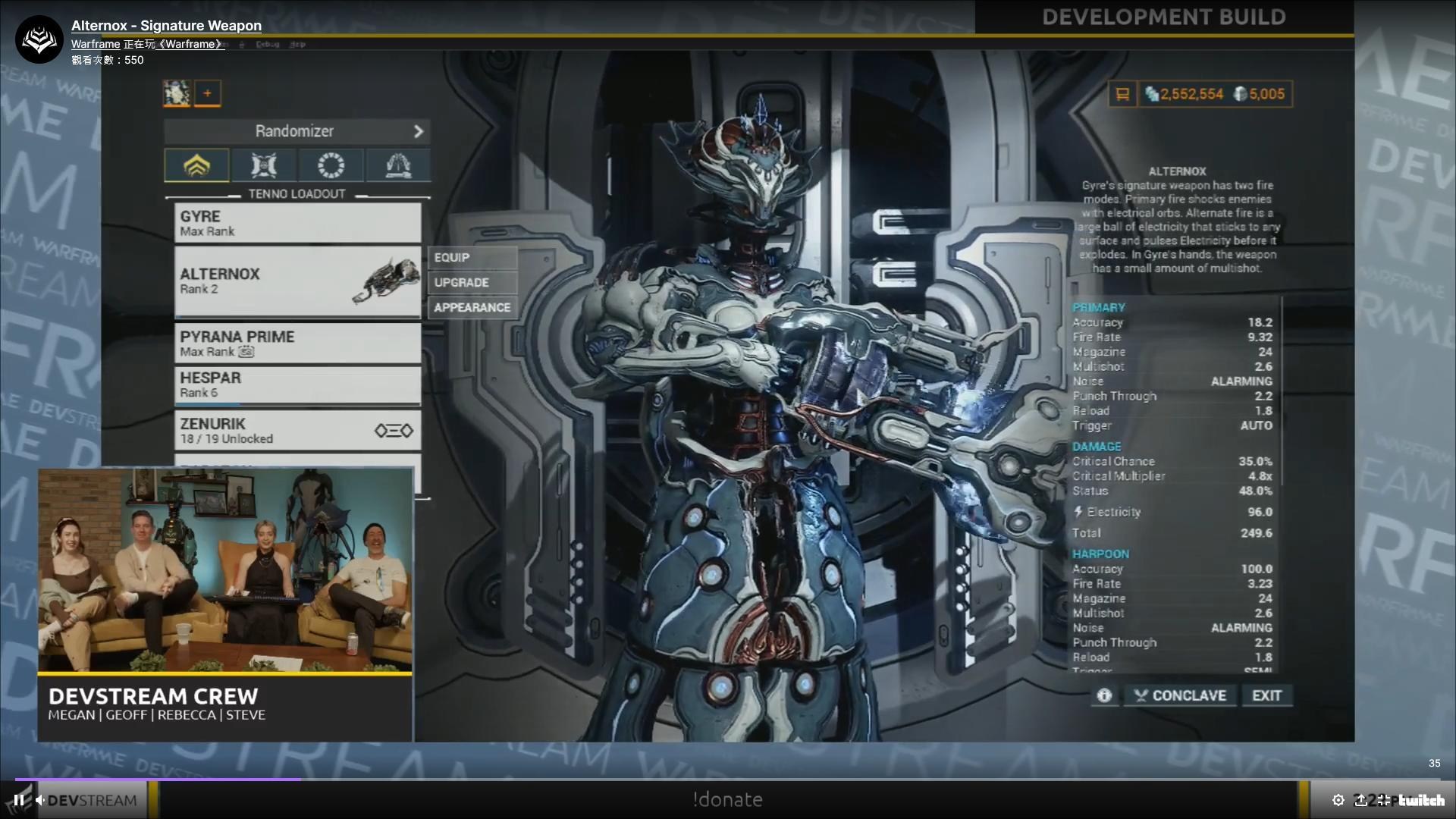Click the circular loadout icon above Tenno Loadout
This screenshot has width=1456, height=819.
[x=331, y=165]
